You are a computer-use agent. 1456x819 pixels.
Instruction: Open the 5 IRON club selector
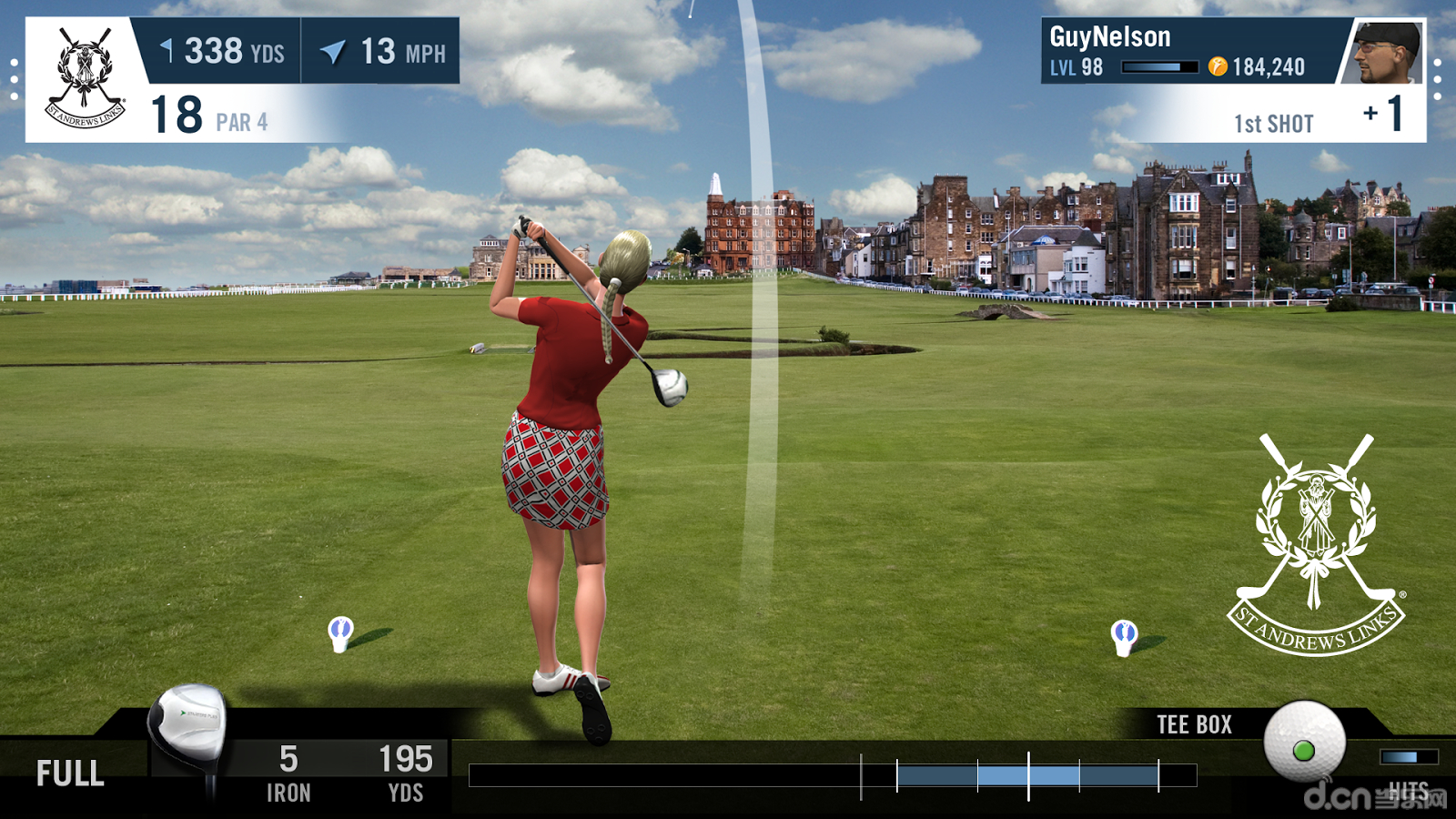[x=289, y=769]
